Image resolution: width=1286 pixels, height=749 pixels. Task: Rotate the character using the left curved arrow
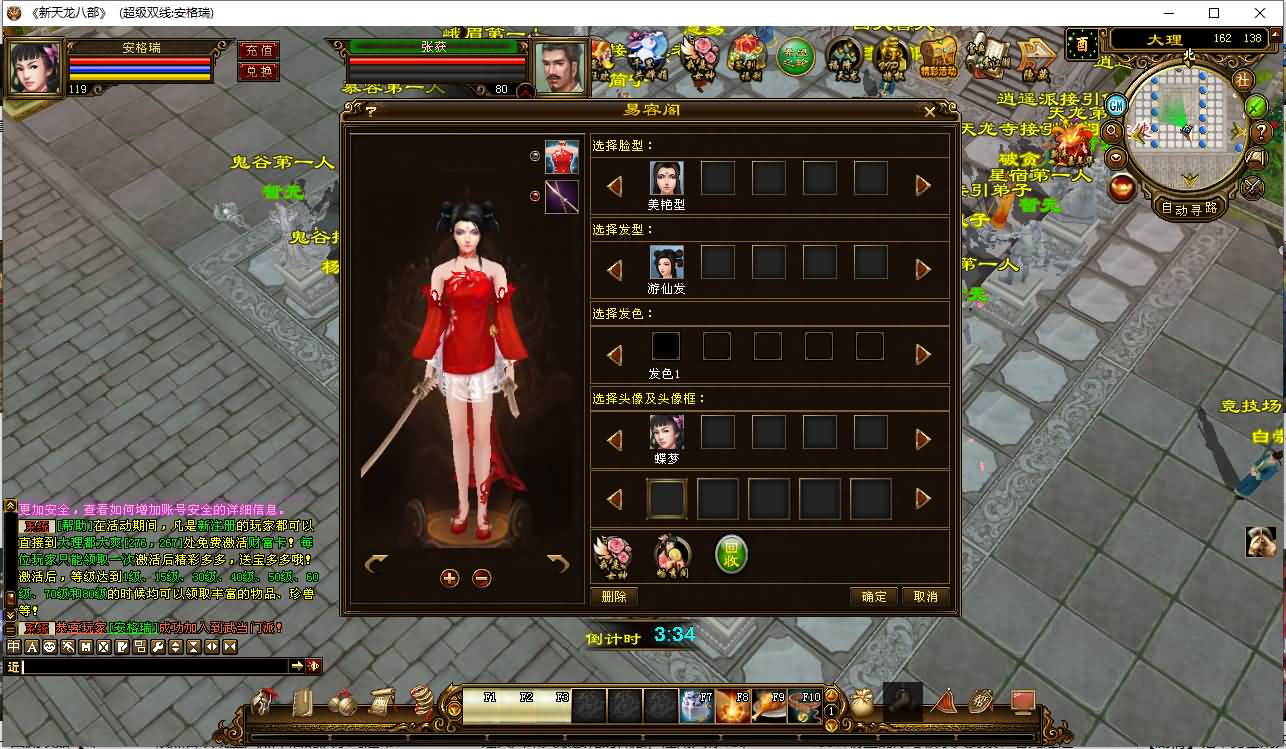point(378,565)
